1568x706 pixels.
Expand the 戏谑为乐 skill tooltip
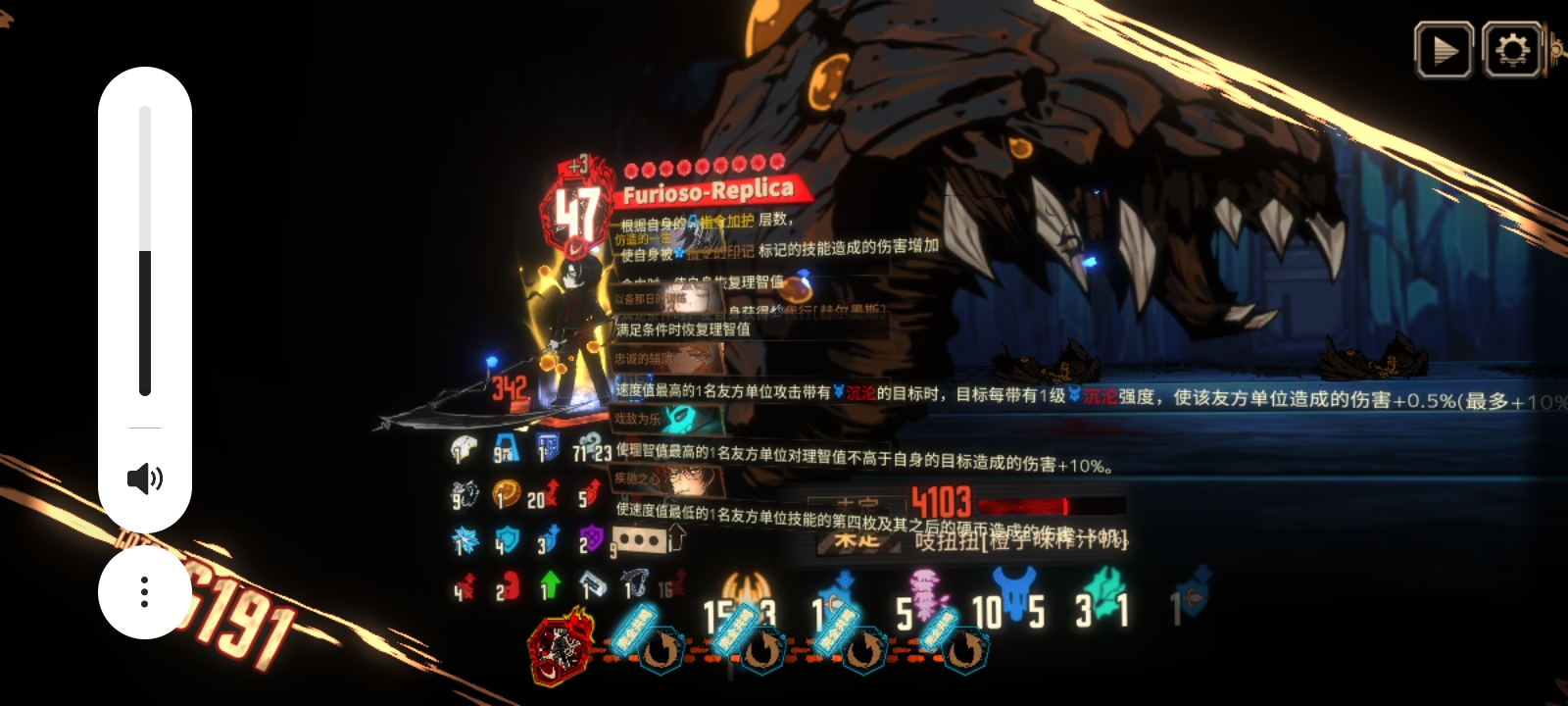tap(638, 422)
